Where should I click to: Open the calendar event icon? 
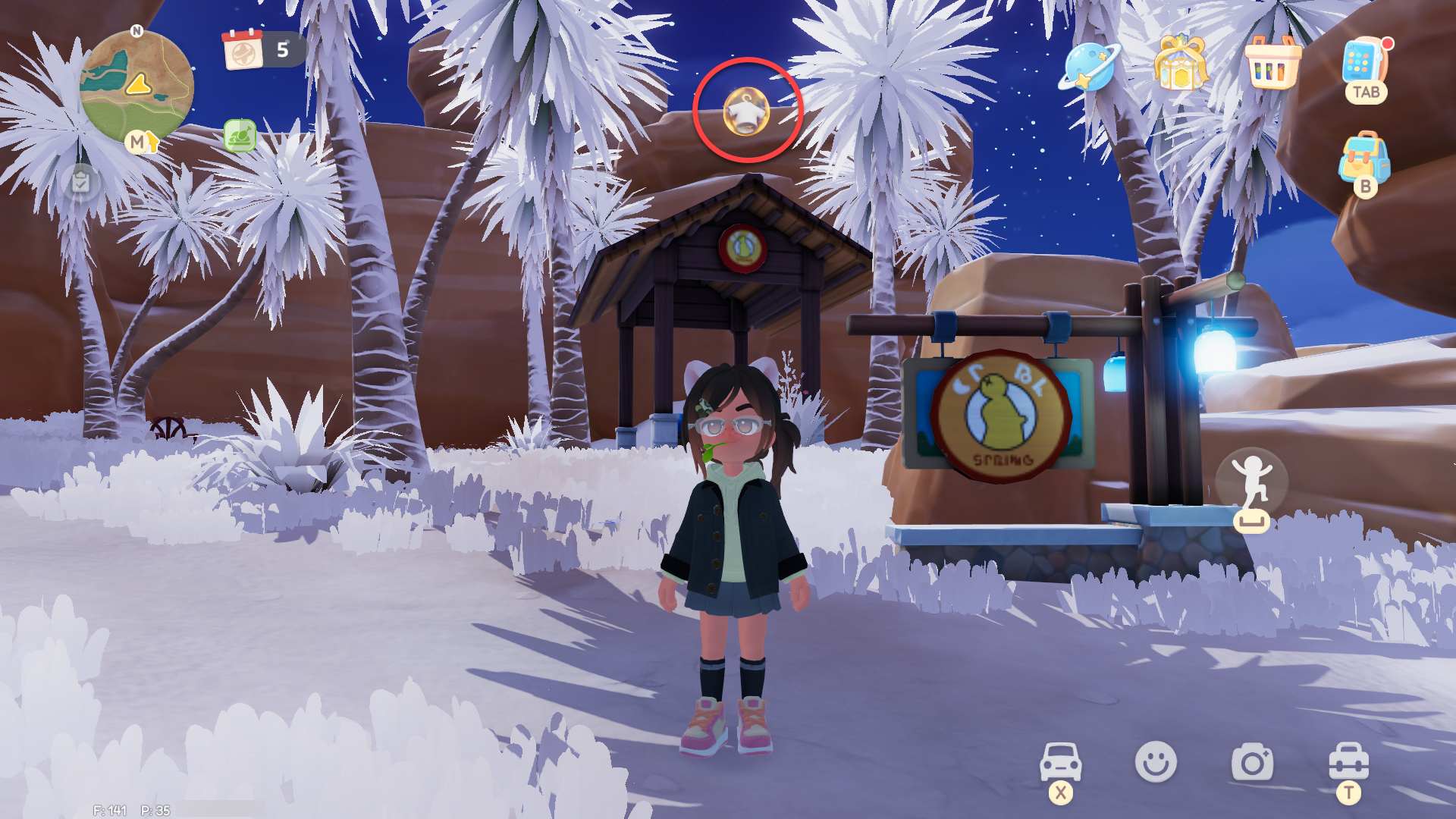(243, 50)
